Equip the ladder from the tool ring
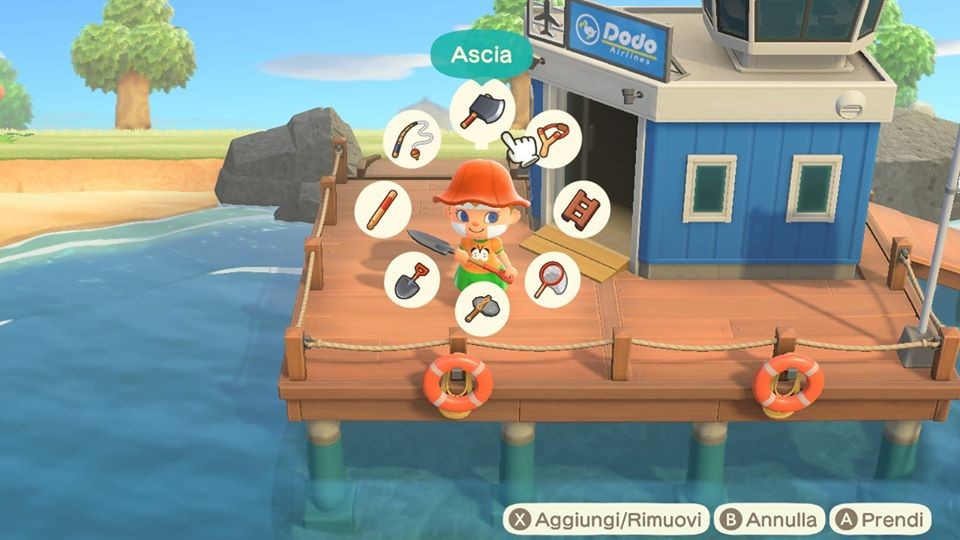This screenshot has height=540, width=960. (x=581, y=209)
